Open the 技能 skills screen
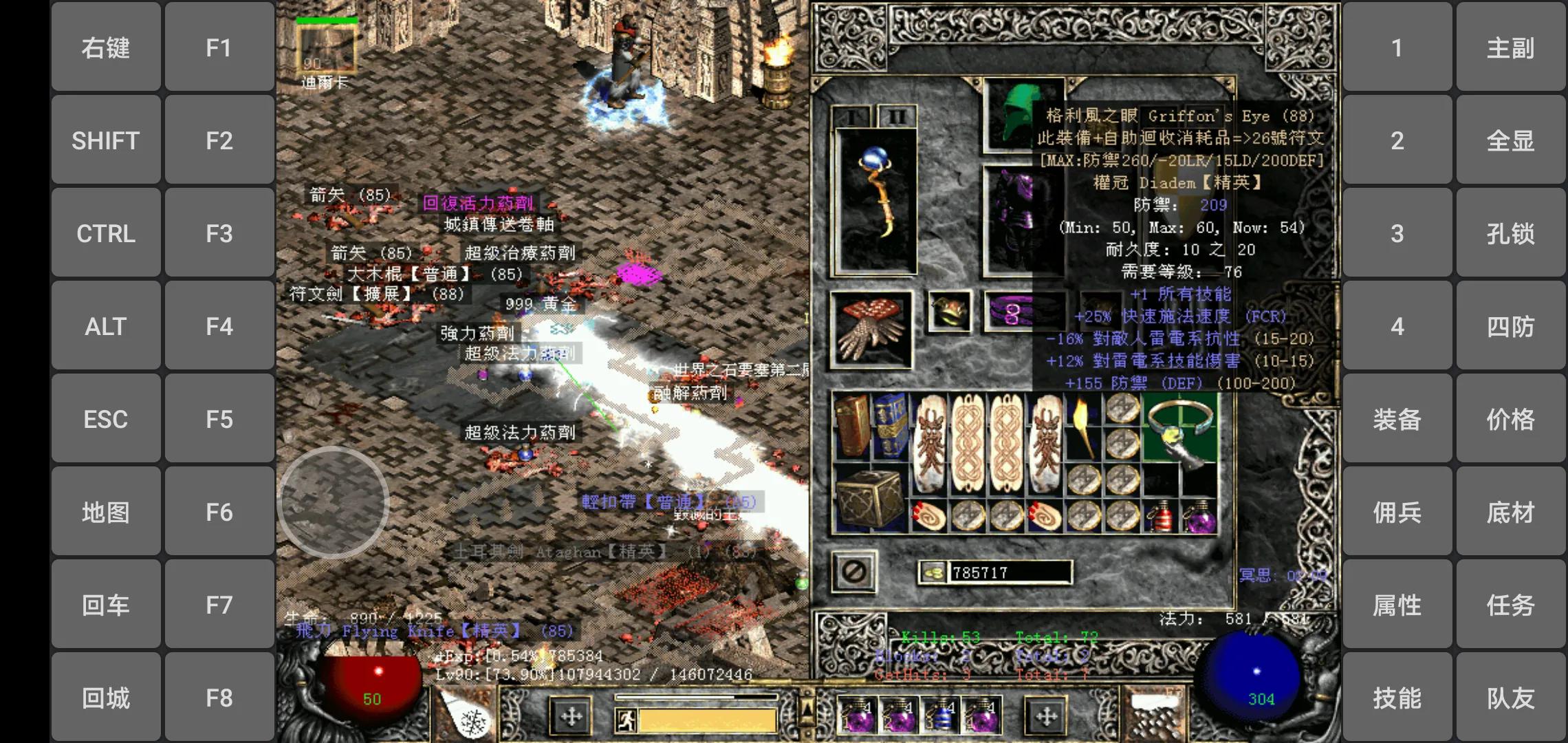1568x743 pixels. pos(1397,698)
